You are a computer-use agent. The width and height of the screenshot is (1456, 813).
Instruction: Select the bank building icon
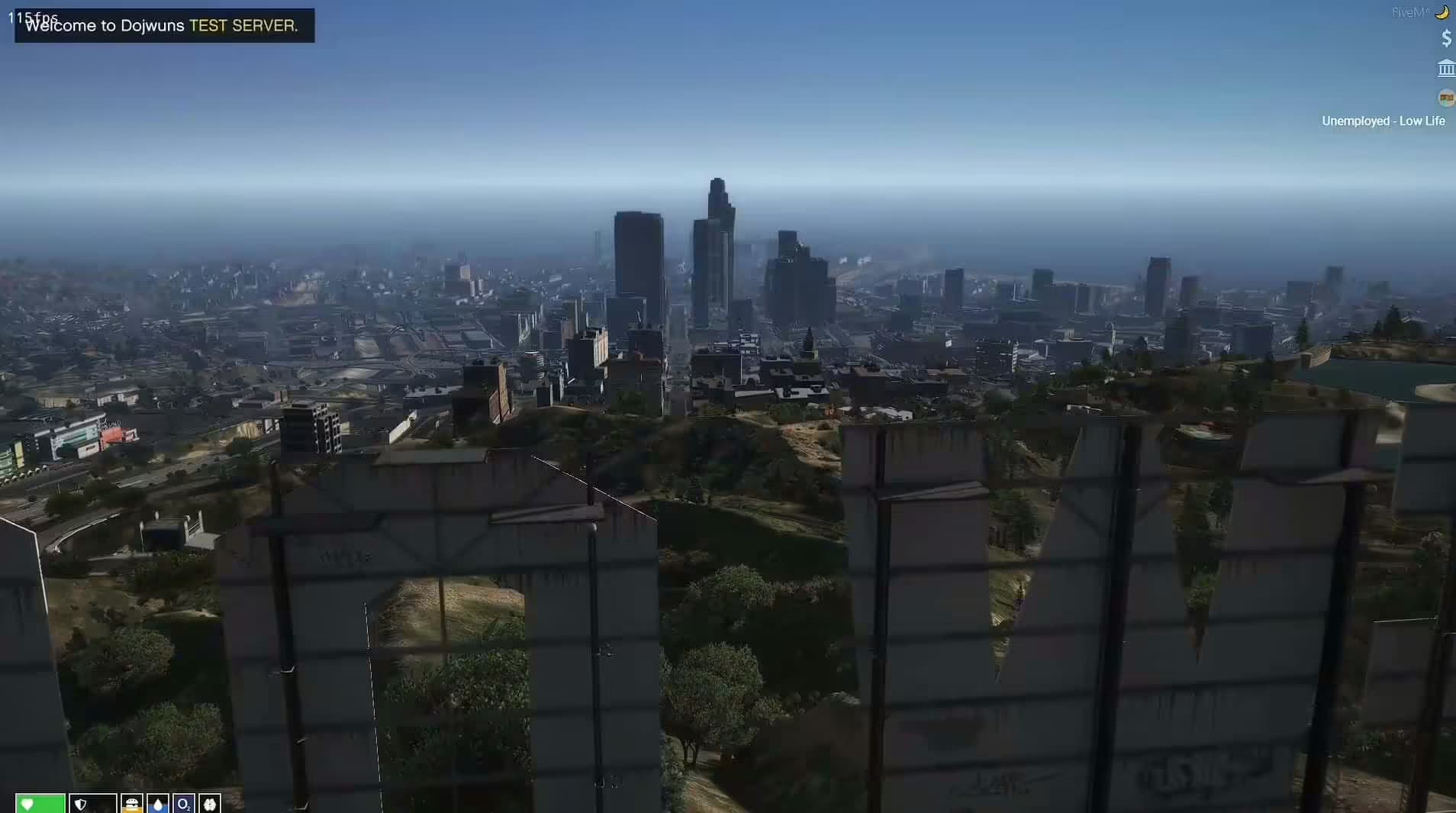pos(1445,69)
